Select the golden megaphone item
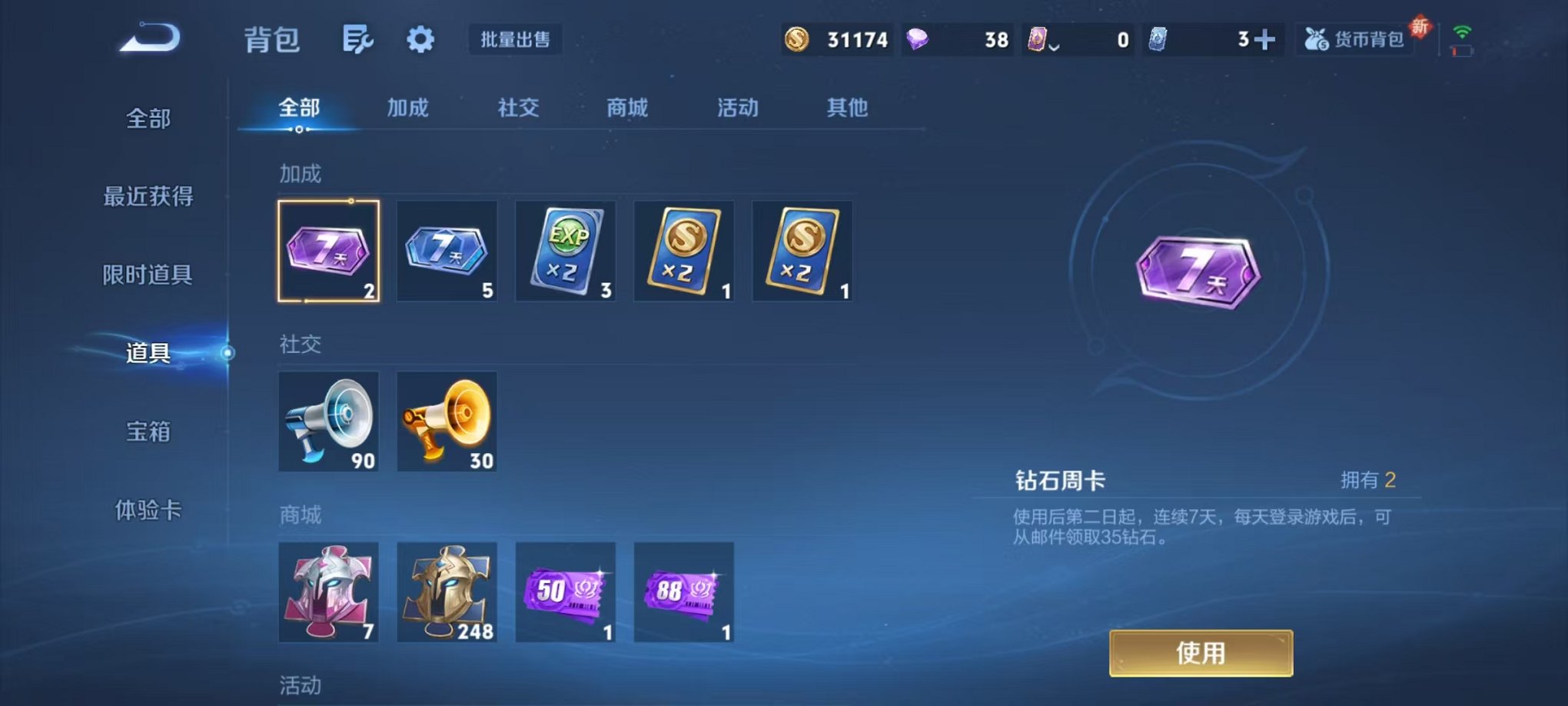1568x706 pixels. click(x=447, y=421)
